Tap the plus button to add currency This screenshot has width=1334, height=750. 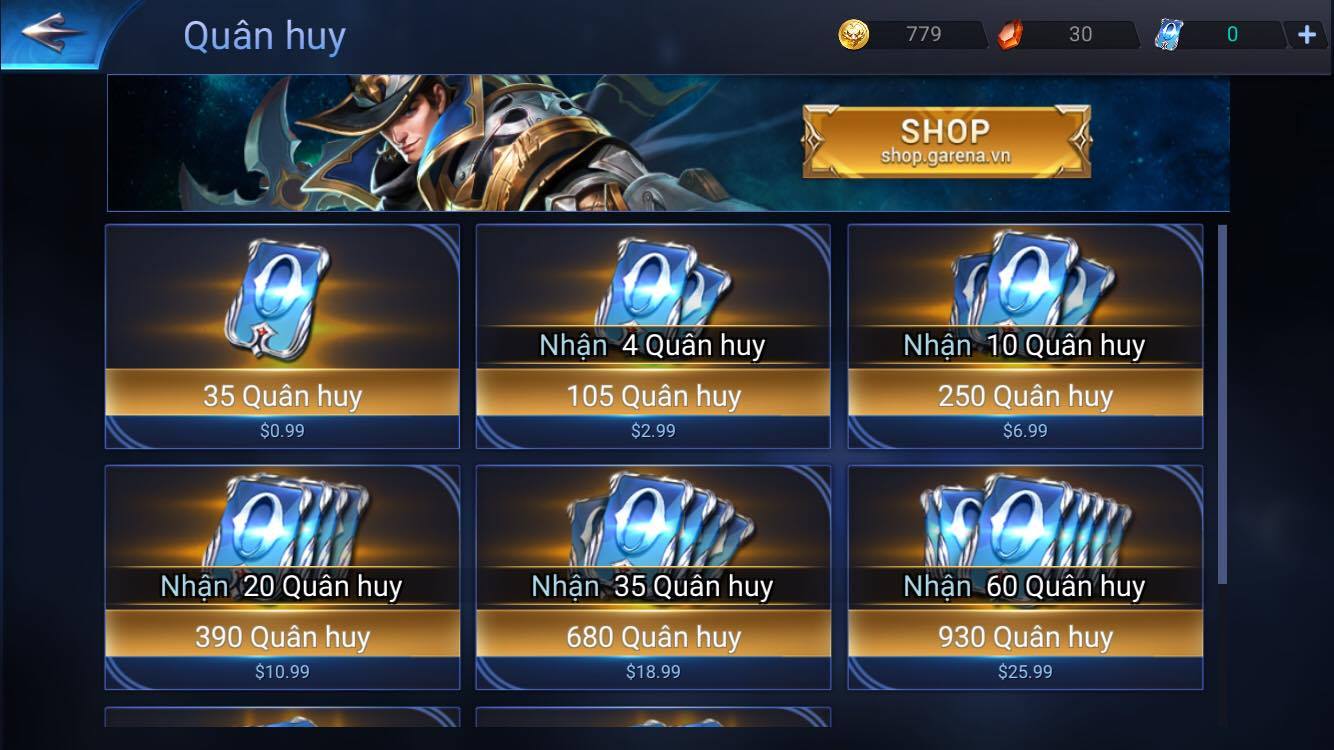click(x=1305, y=34)
